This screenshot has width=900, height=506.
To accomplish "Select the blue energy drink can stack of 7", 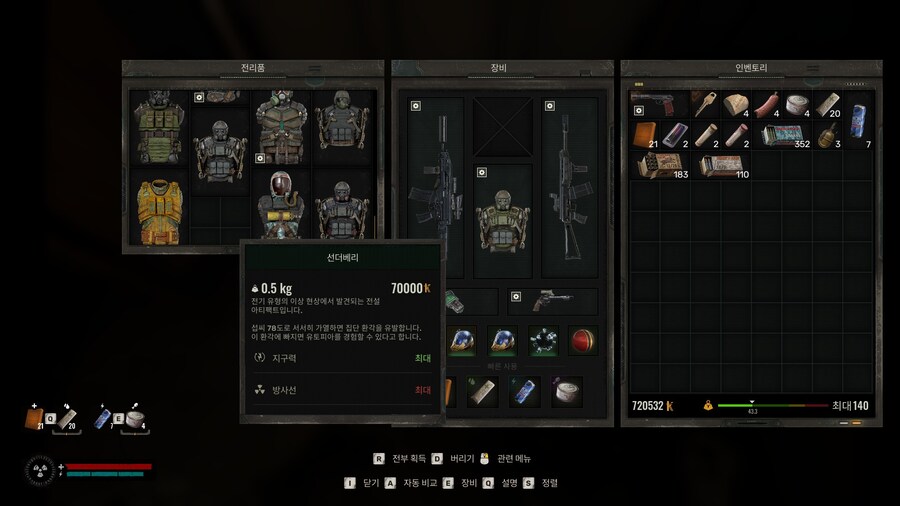I will (859, 120).
